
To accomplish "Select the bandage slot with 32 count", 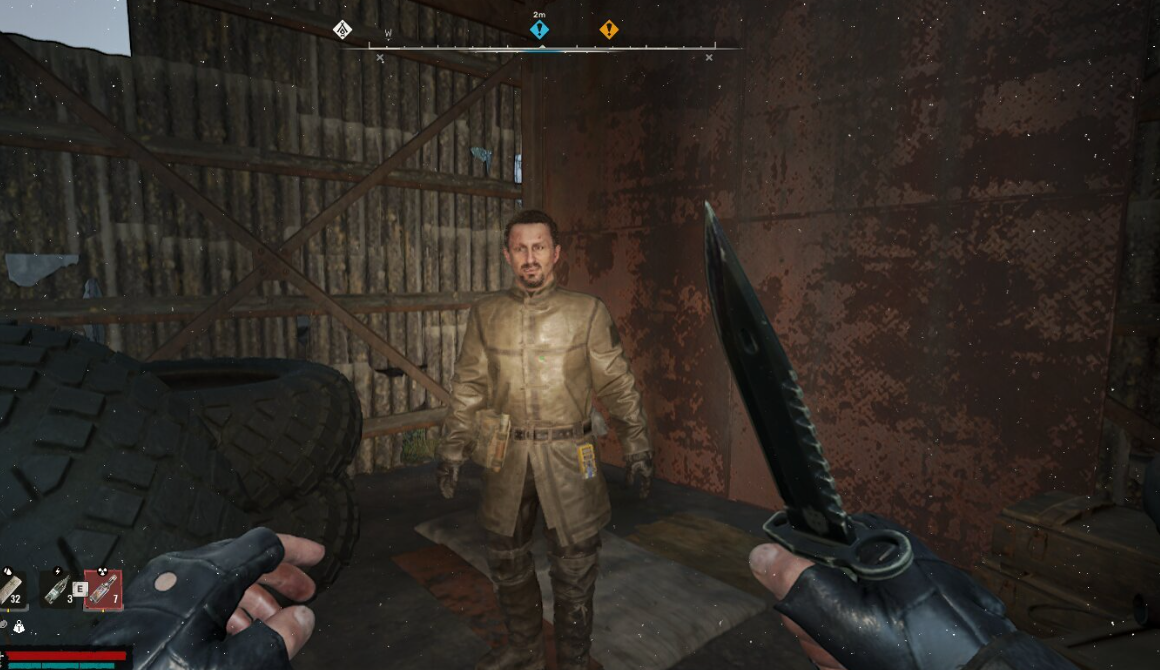I will coord(12,589).
